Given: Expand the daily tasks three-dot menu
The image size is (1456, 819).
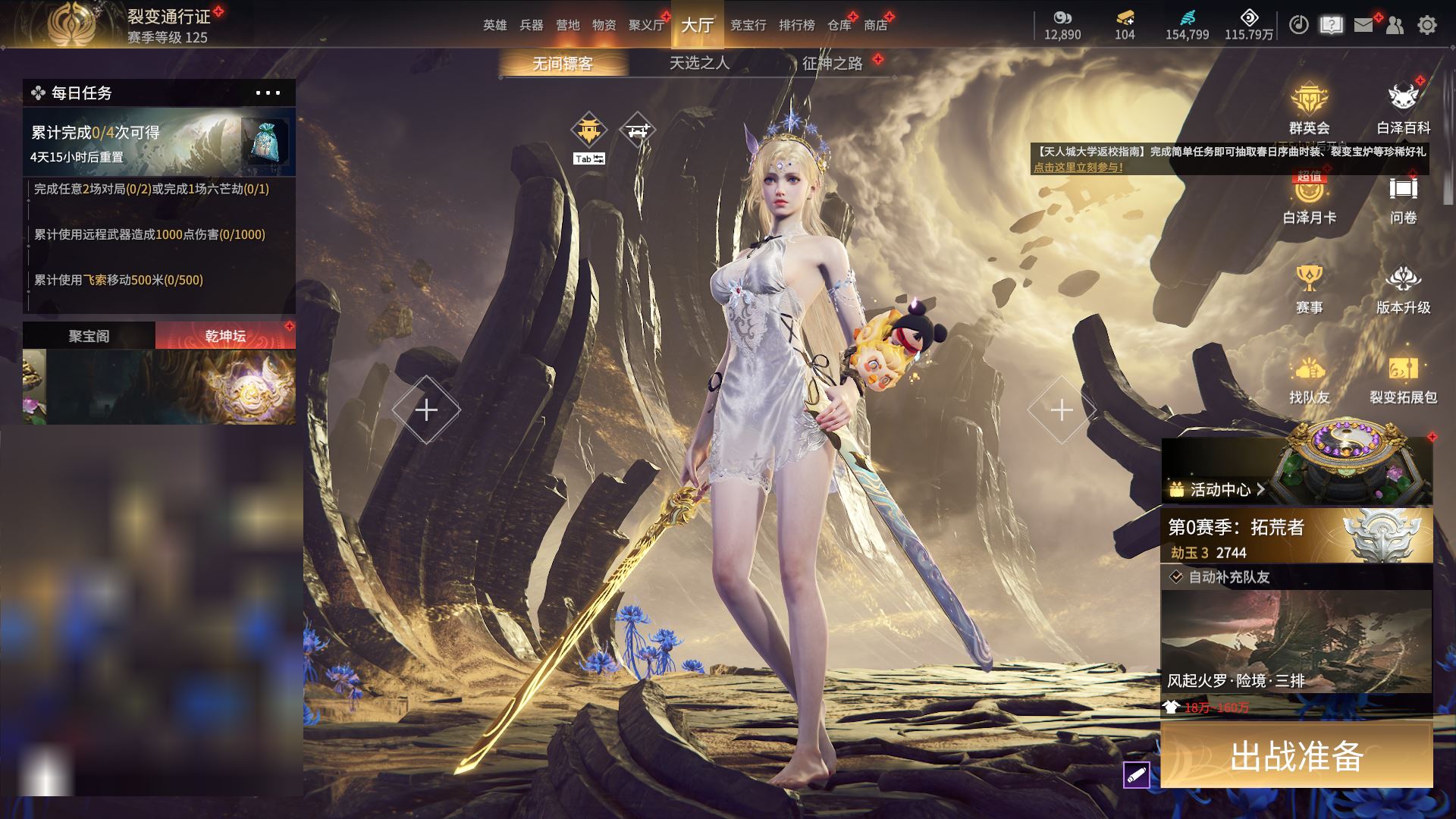Looking at the screenshot, I should click(268, 93).
